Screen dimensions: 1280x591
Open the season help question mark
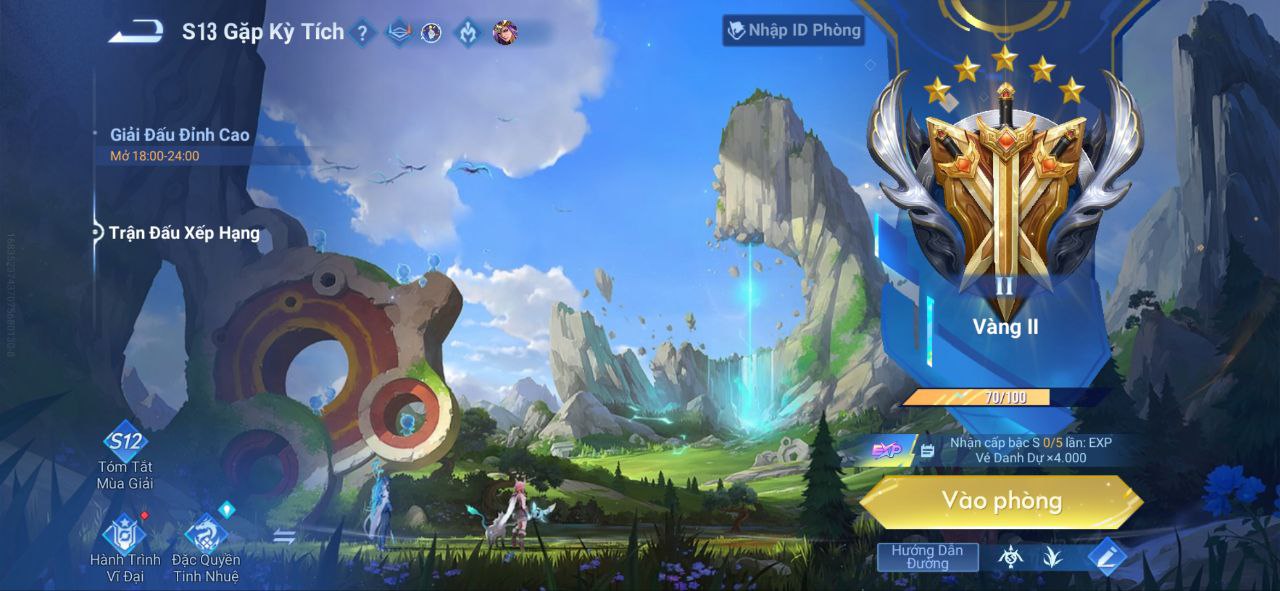click(363, 33)
